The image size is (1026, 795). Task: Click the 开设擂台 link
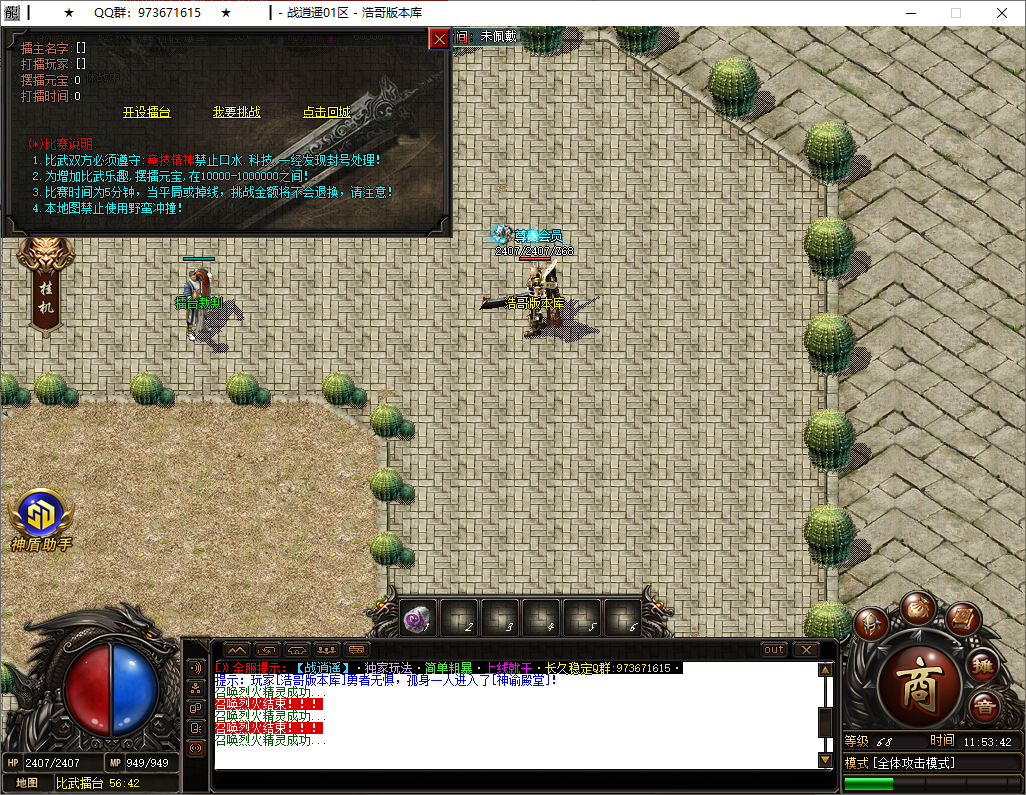147,113
